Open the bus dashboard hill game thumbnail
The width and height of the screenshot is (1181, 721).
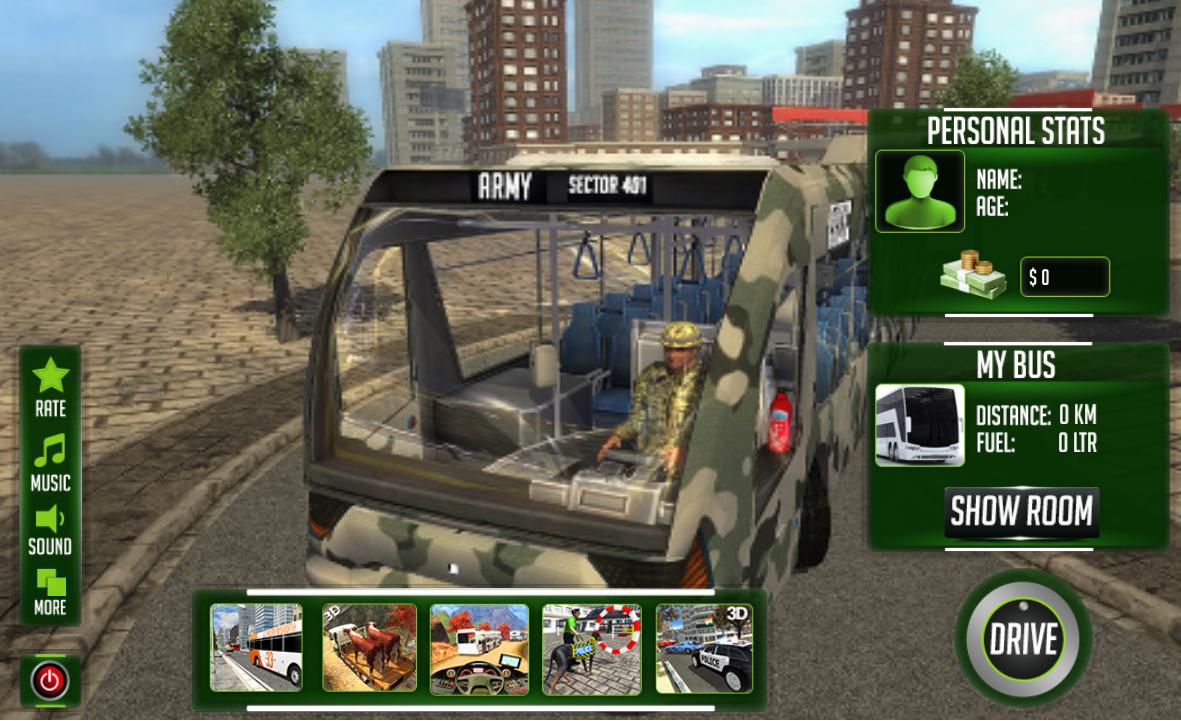click(x=479, y=648)
